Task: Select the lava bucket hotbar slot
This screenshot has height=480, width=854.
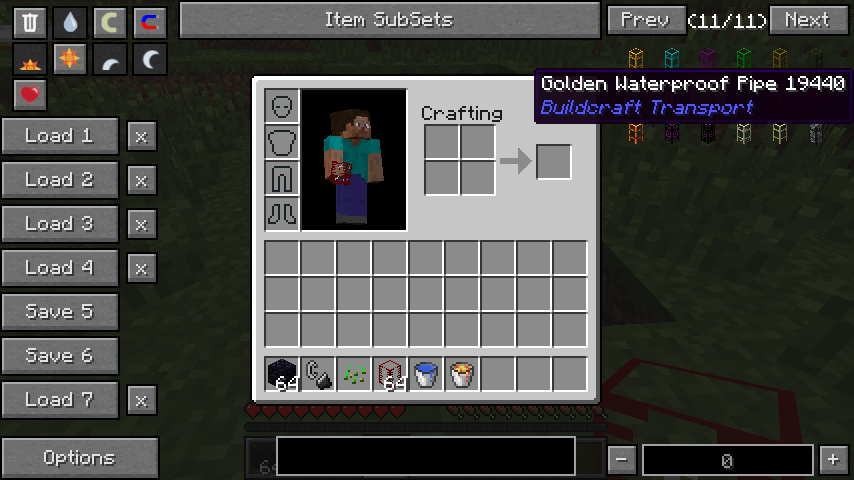Action: point(462,374)
